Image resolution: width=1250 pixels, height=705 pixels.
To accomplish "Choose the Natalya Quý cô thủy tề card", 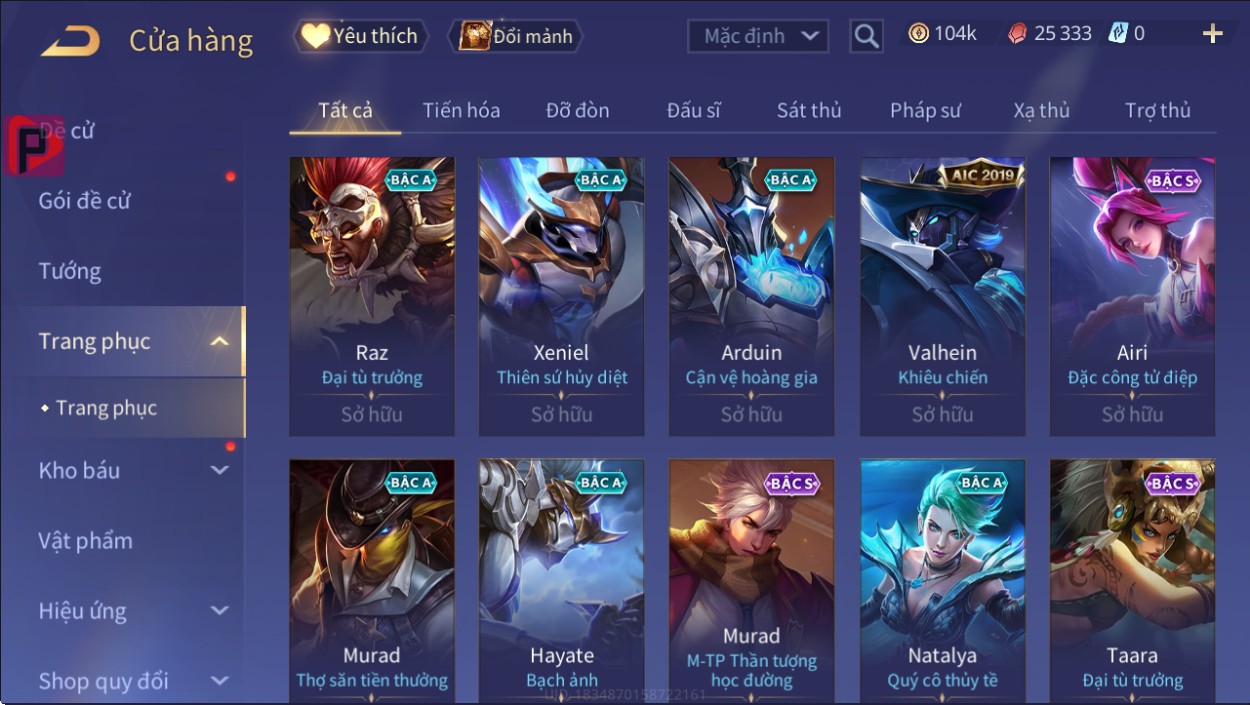I will [942, 580].
